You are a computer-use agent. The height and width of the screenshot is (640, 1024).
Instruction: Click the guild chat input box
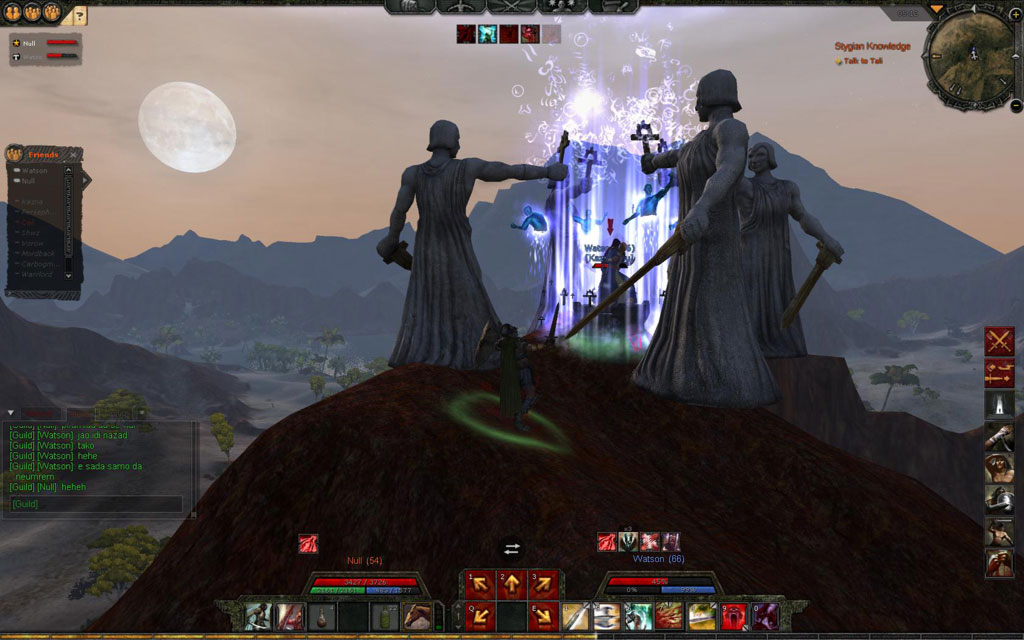click(97, 504)
